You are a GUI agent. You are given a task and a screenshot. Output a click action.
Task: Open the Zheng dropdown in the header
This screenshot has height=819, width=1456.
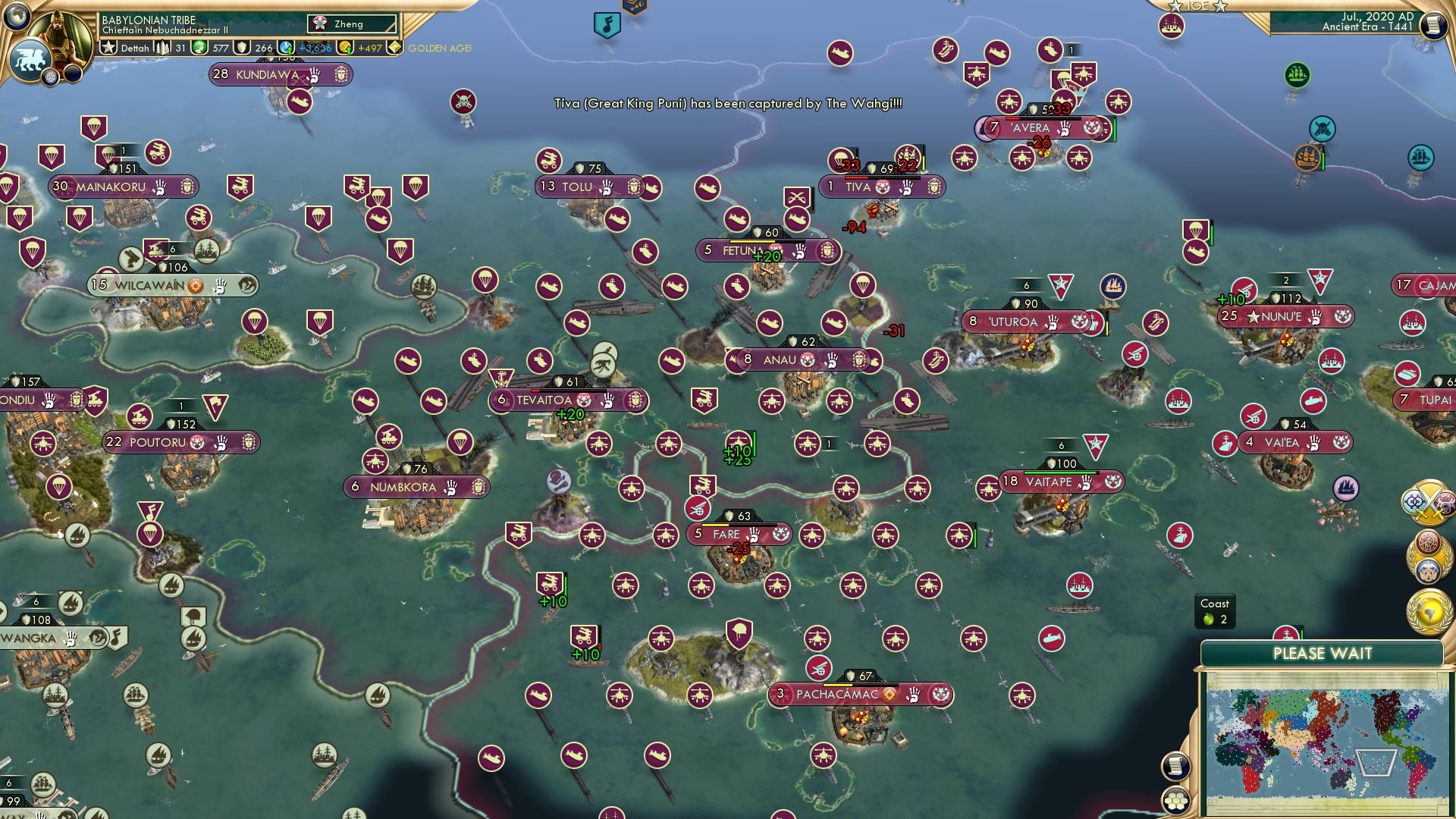[352, 24]
